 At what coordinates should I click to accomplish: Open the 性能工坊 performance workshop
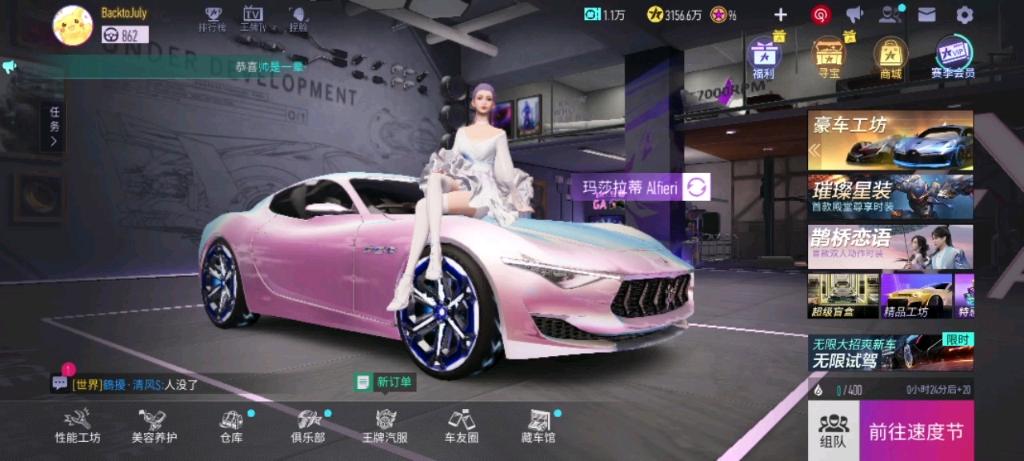tap(78, 425)
